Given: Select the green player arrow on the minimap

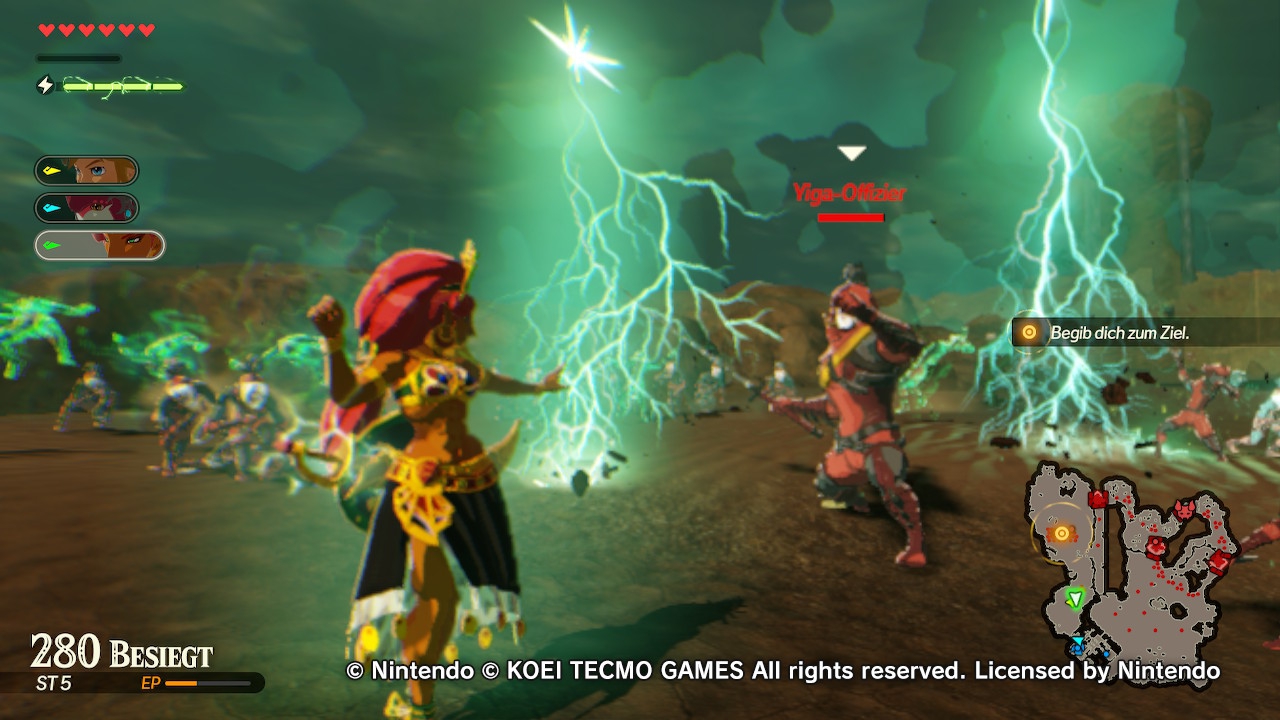Looking at the screenshot, I should point(1075,598).
